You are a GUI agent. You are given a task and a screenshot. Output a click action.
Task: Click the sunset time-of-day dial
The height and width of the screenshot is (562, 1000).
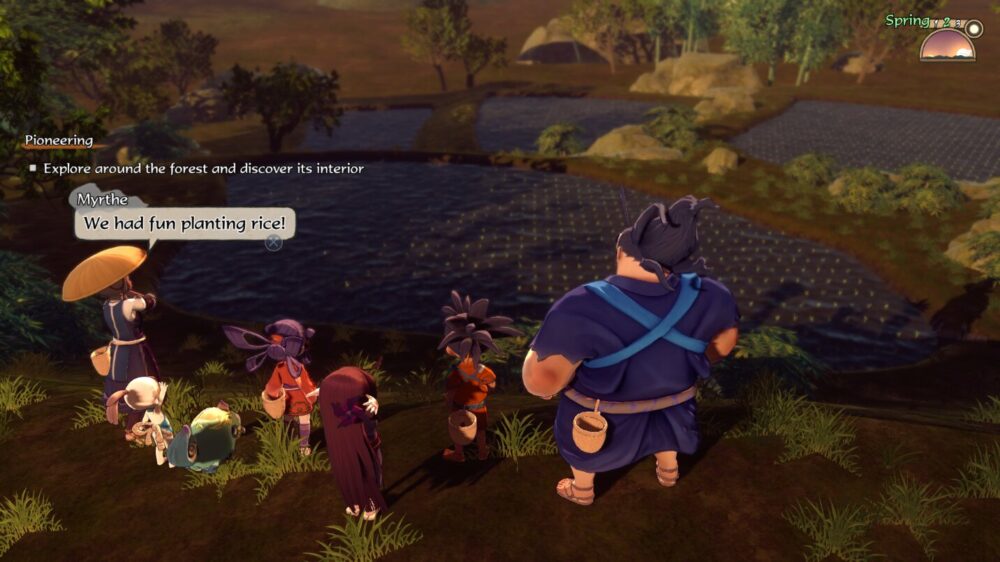coord(947,45)
